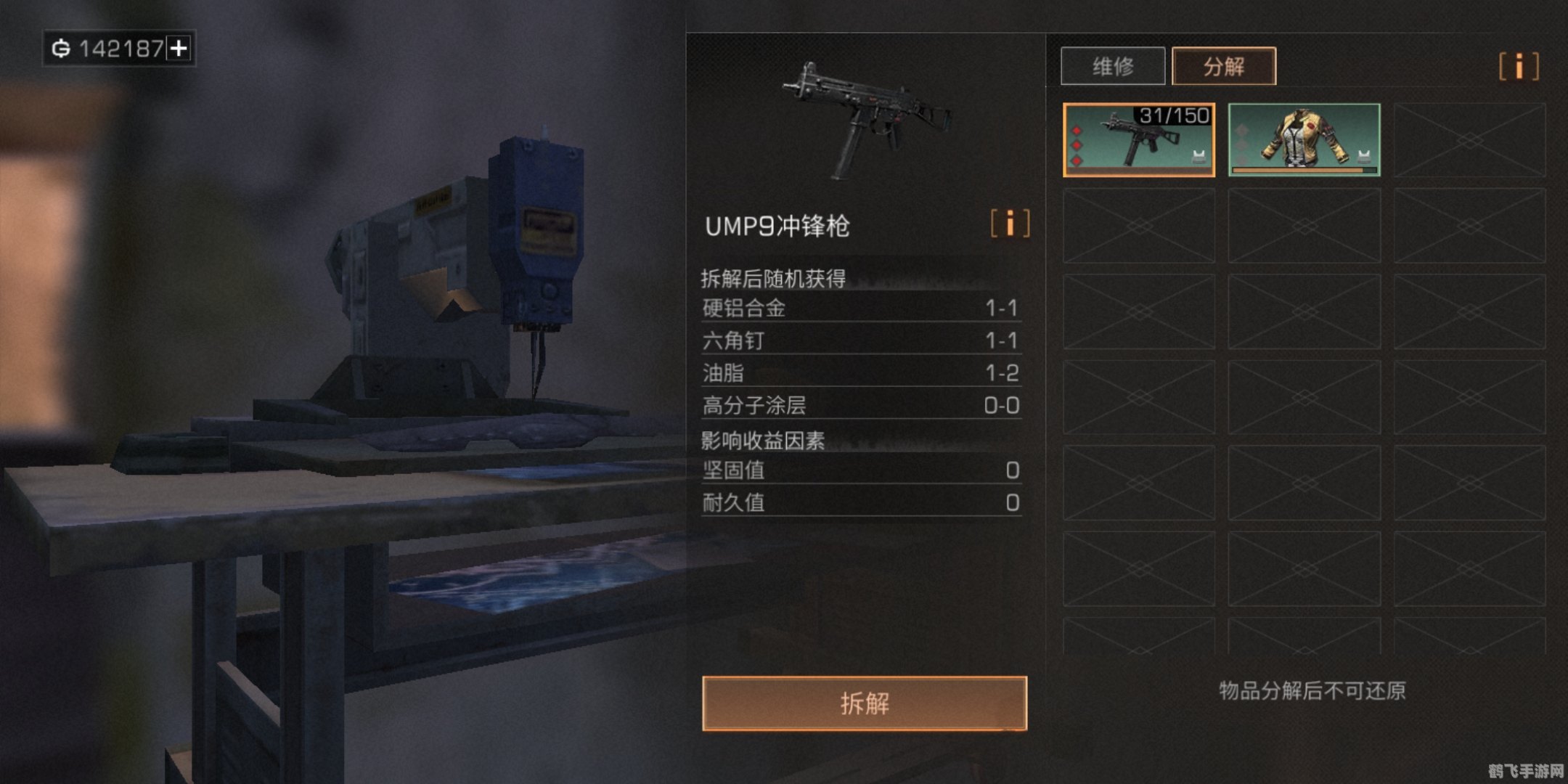Click the 耐久值 stat row

pyautogui.click(x=857, y=504)
